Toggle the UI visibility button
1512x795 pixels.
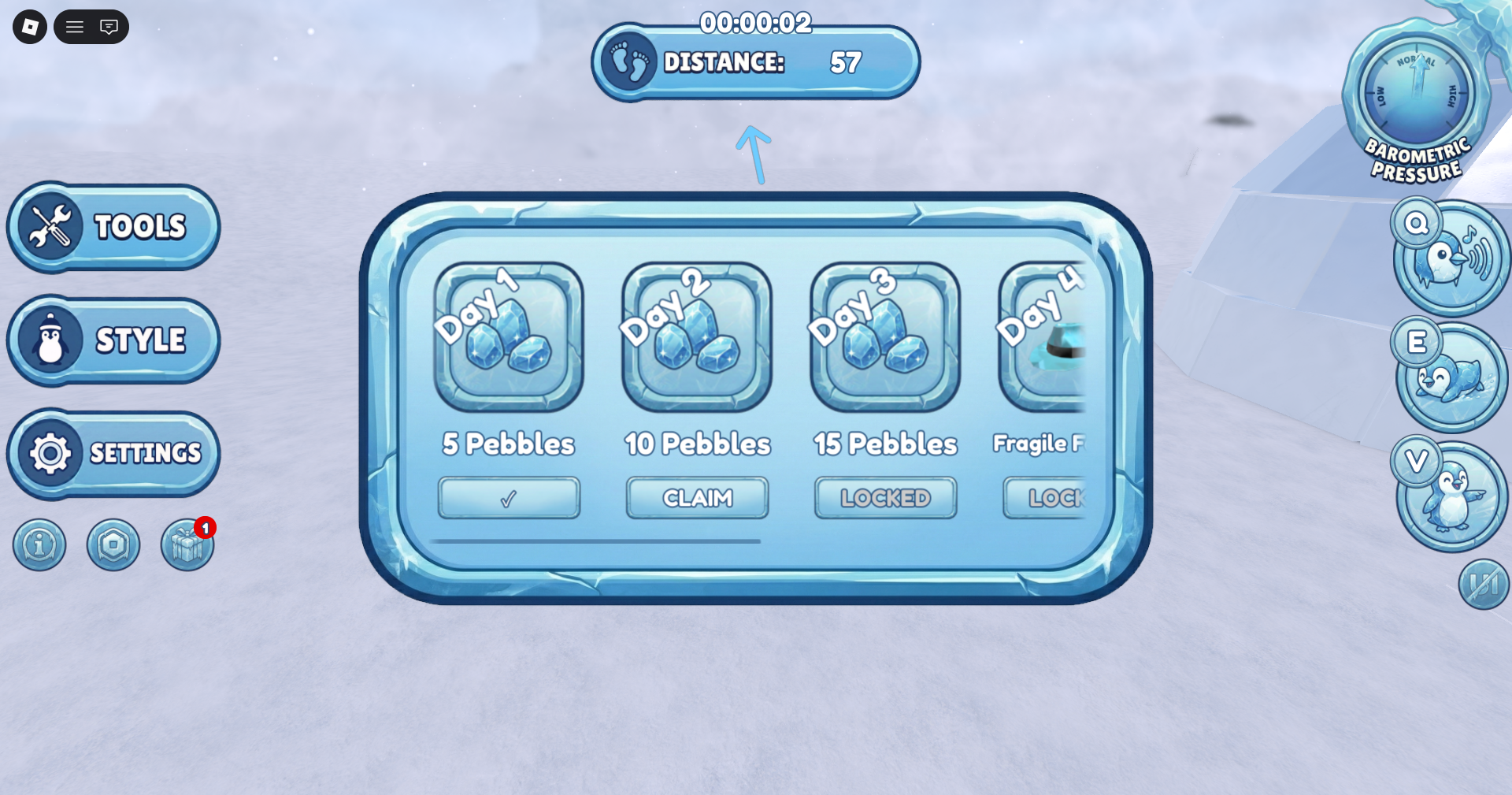(x=1484, y=584)
